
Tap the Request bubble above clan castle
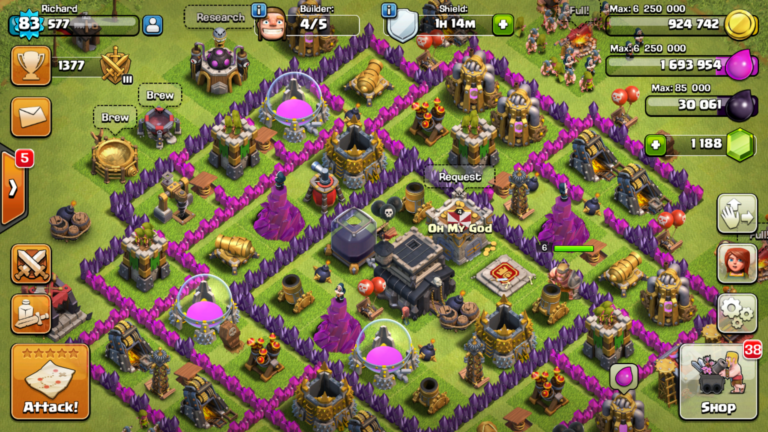460,177
